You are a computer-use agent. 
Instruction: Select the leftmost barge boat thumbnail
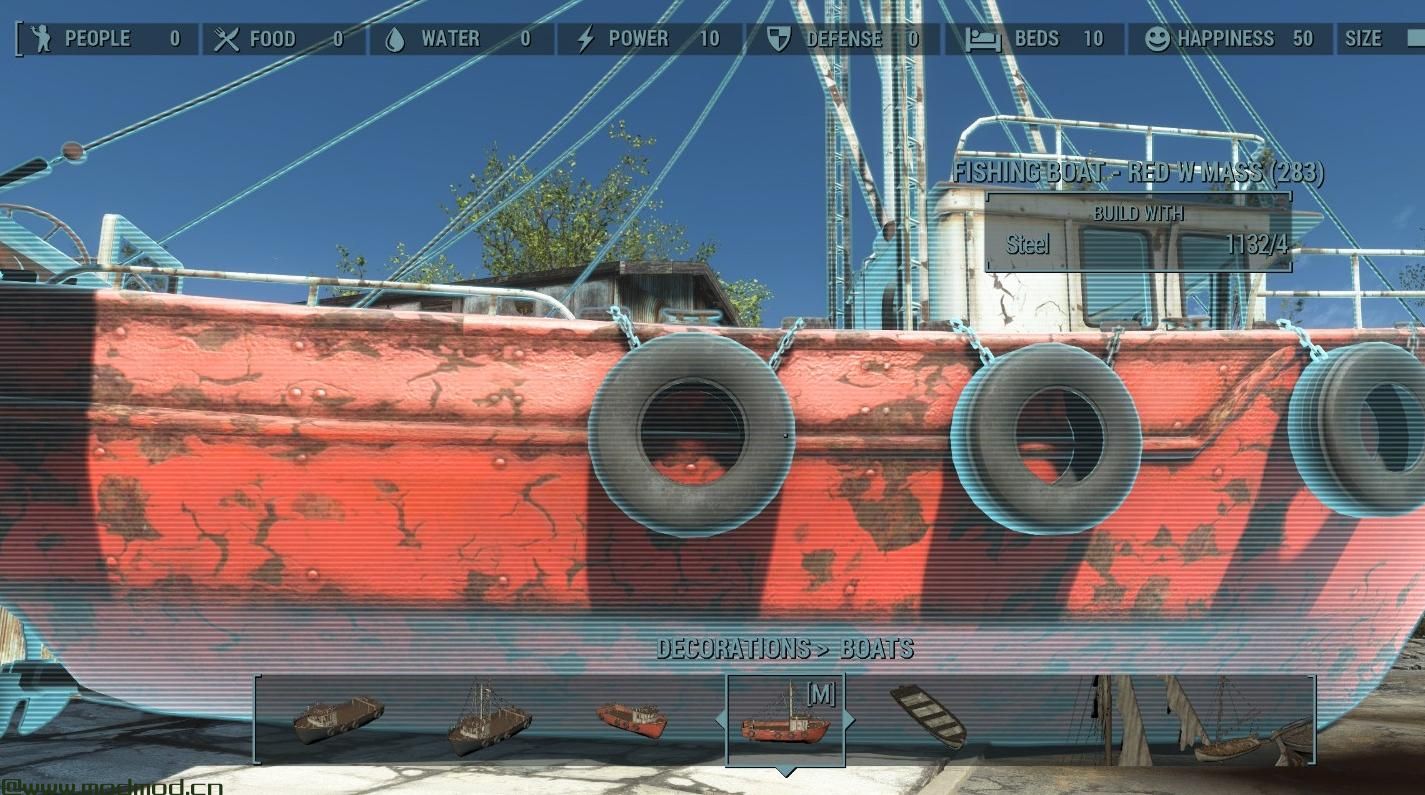[338, 718]
